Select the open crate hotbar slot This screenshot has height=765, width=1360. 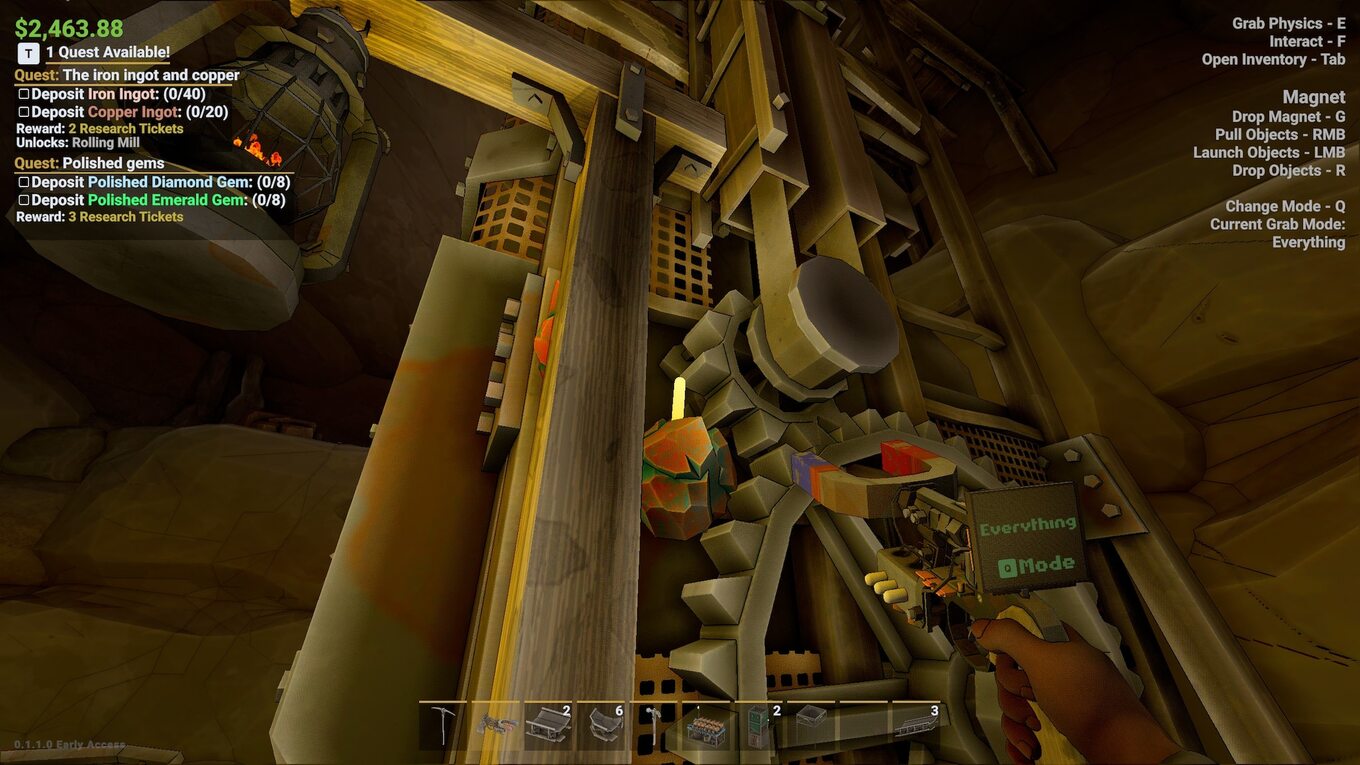811,725
